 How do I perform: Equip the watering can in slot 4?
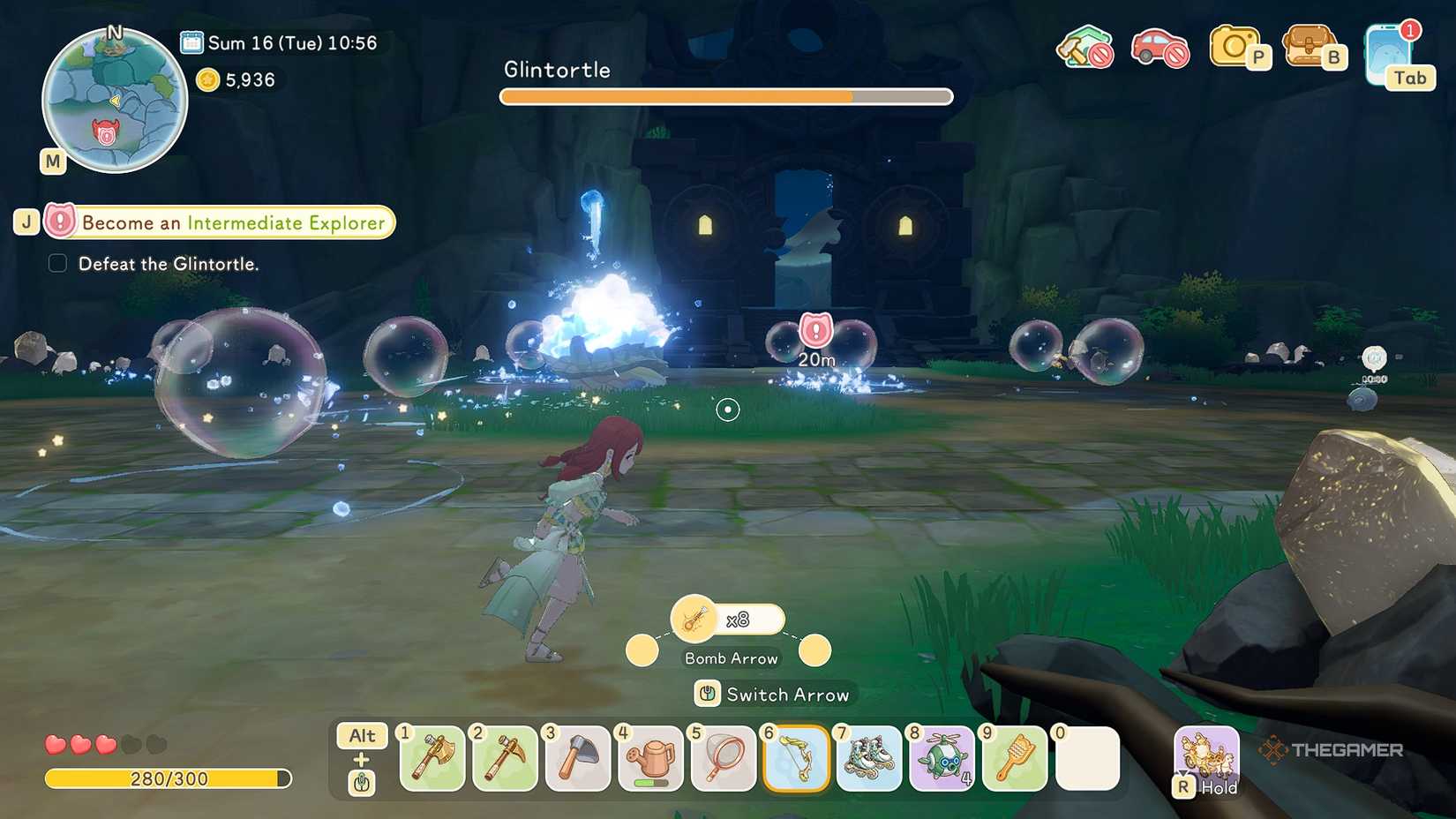(x=650, y=759)
